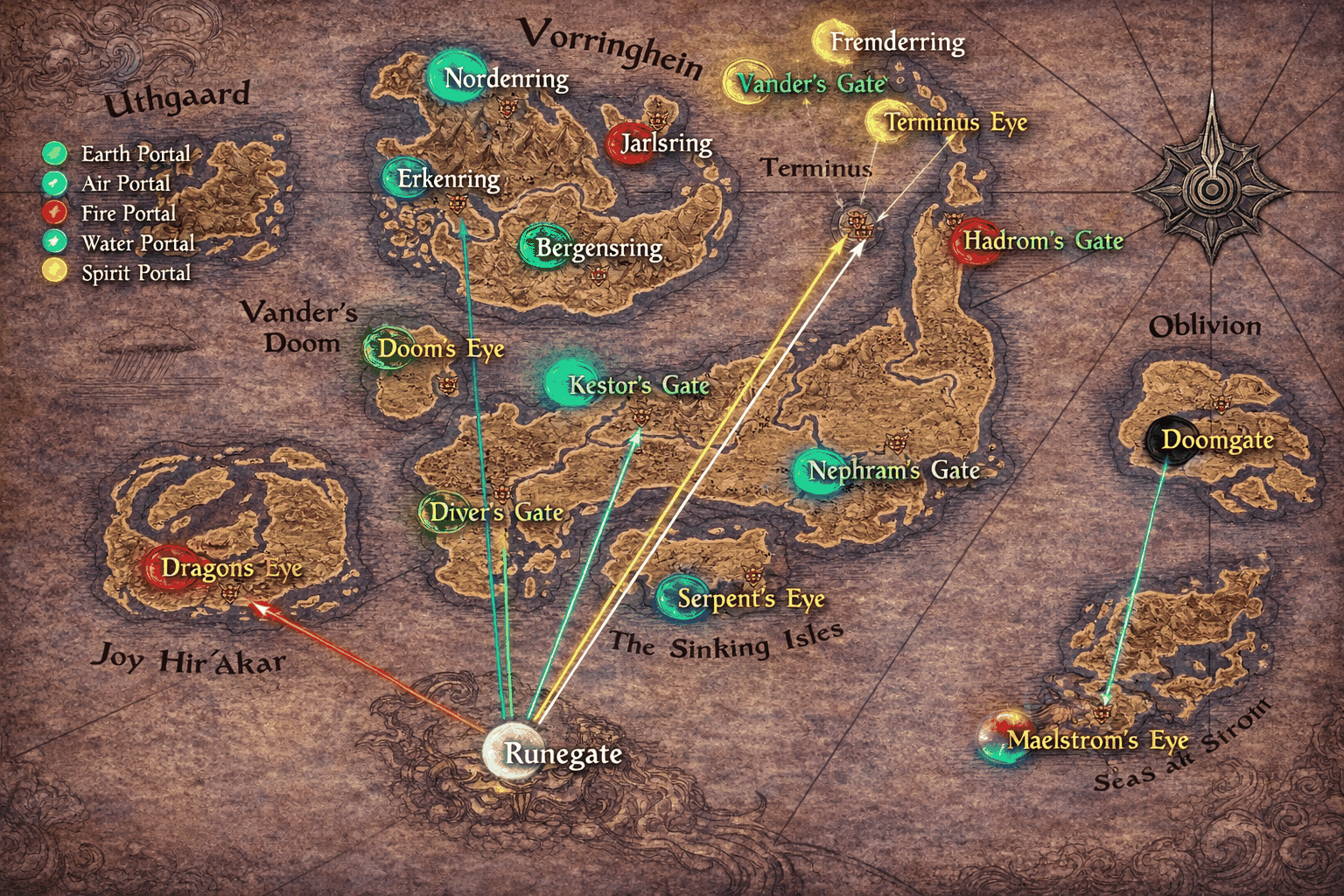Screen dimensions: 1344x896
Task: Choose the Nordenring portal on the map
Action: pyautogui.click(x=455, y=77)
